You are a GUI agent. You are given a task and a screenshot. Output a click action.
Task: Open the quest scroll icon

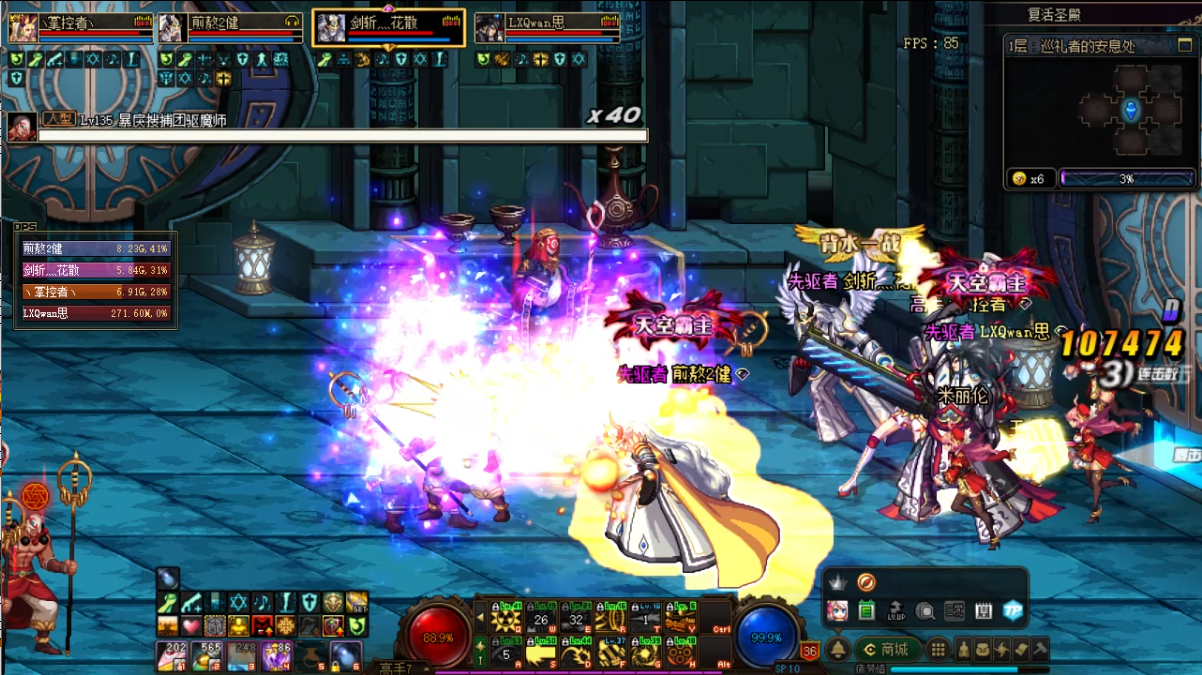pyautogui.click(x=1022, y=649)
